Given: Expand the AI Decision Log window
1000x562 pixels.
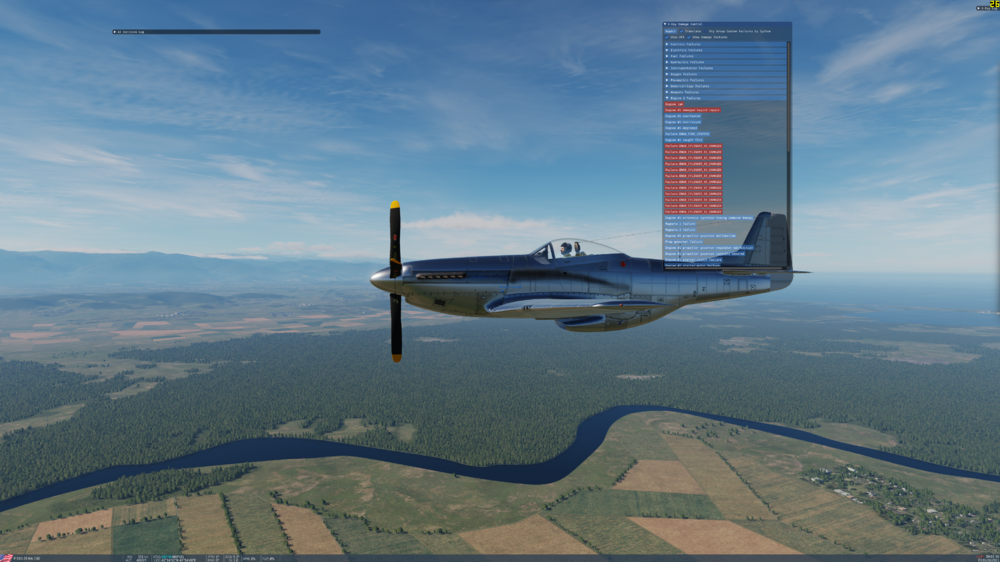Looking at the screenshot, I should 115,32.
